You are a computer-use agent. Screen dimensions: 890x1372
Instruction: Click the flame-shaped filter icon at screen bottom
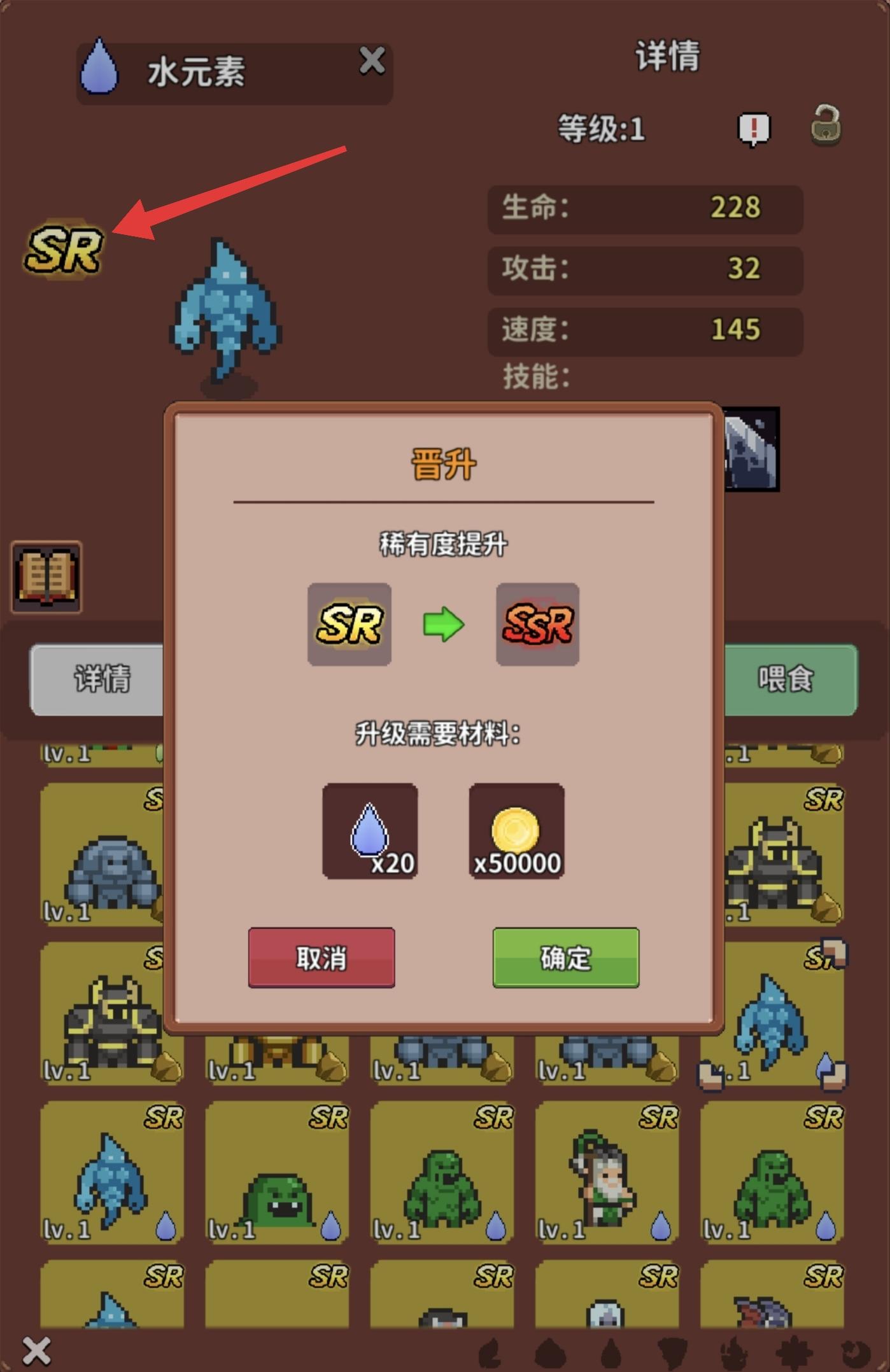734,1352
